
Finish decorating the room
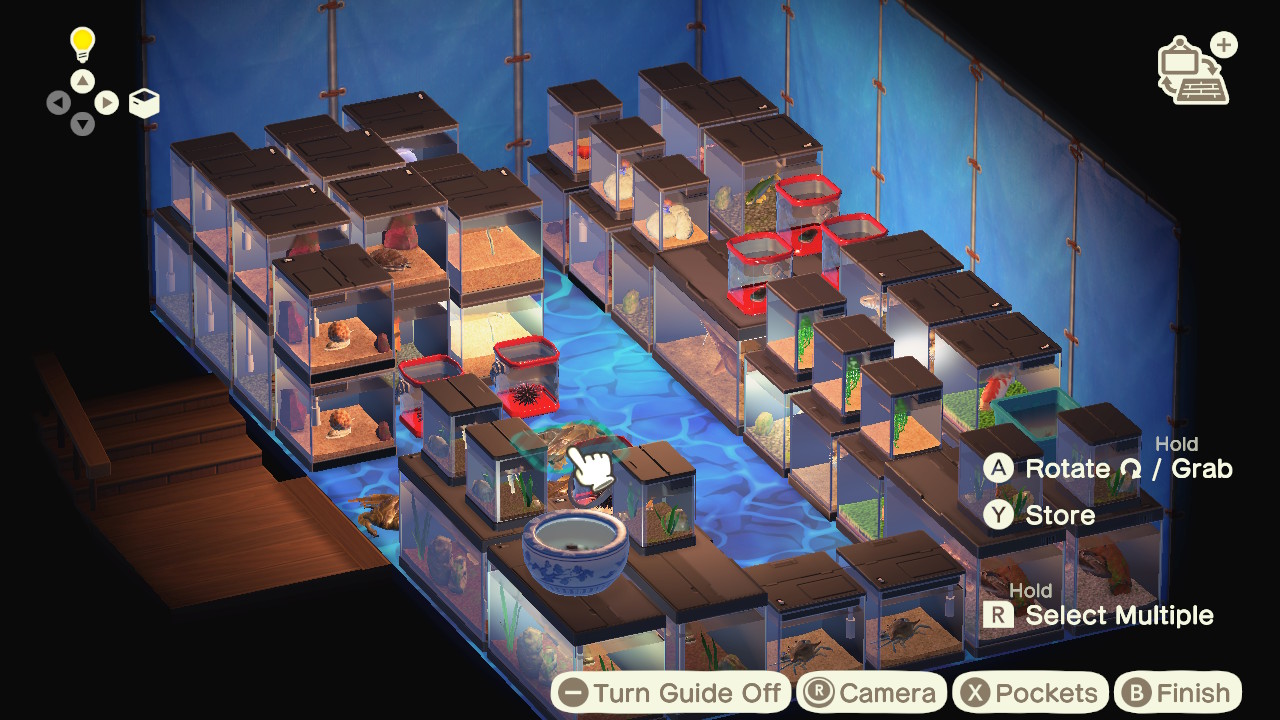(x=1174, y=693)
